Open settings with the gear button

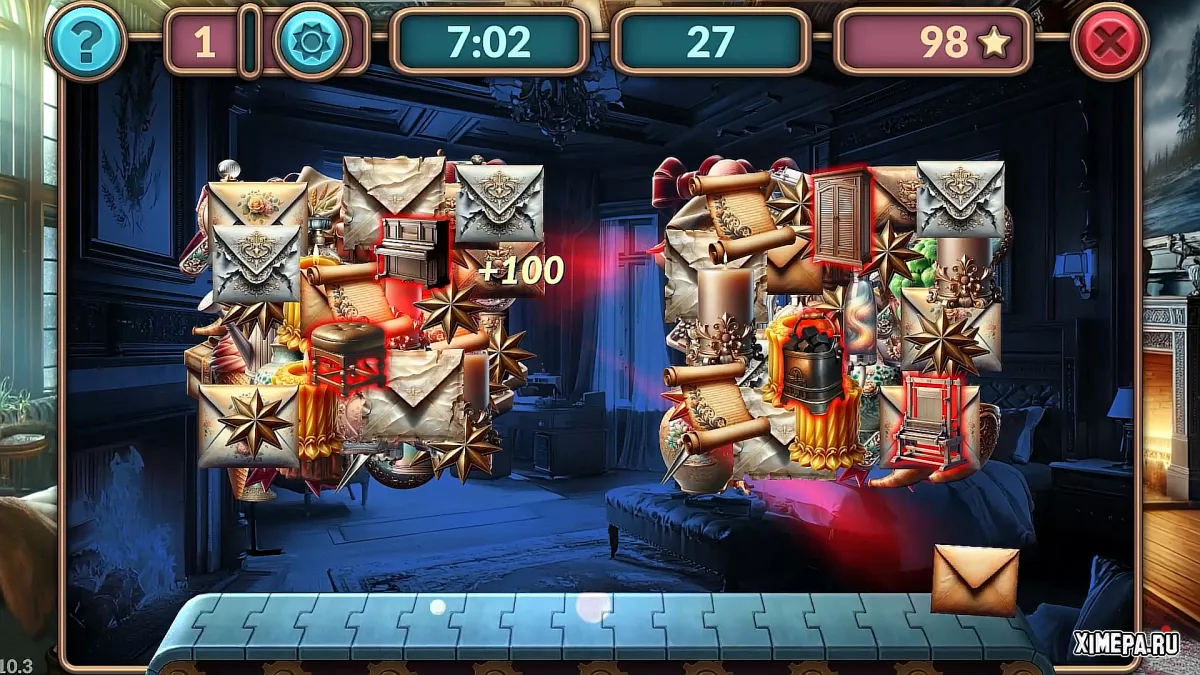click(x=312, y=41)
